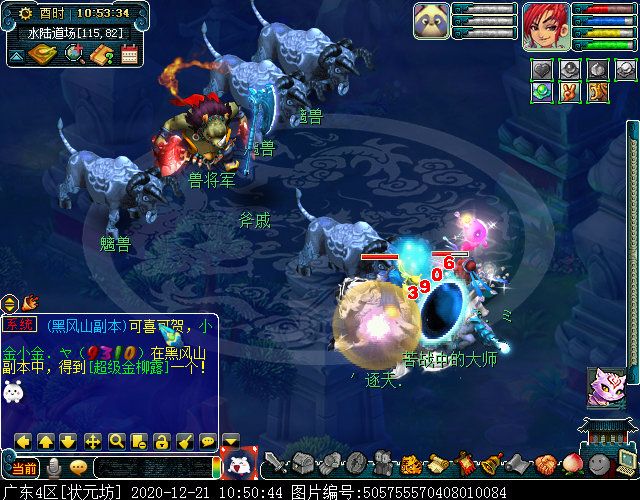The width and height of the screenshot is (640, 500).
Task: Switch the 当前 chat channel selector
Action: (x=24, y=468)
